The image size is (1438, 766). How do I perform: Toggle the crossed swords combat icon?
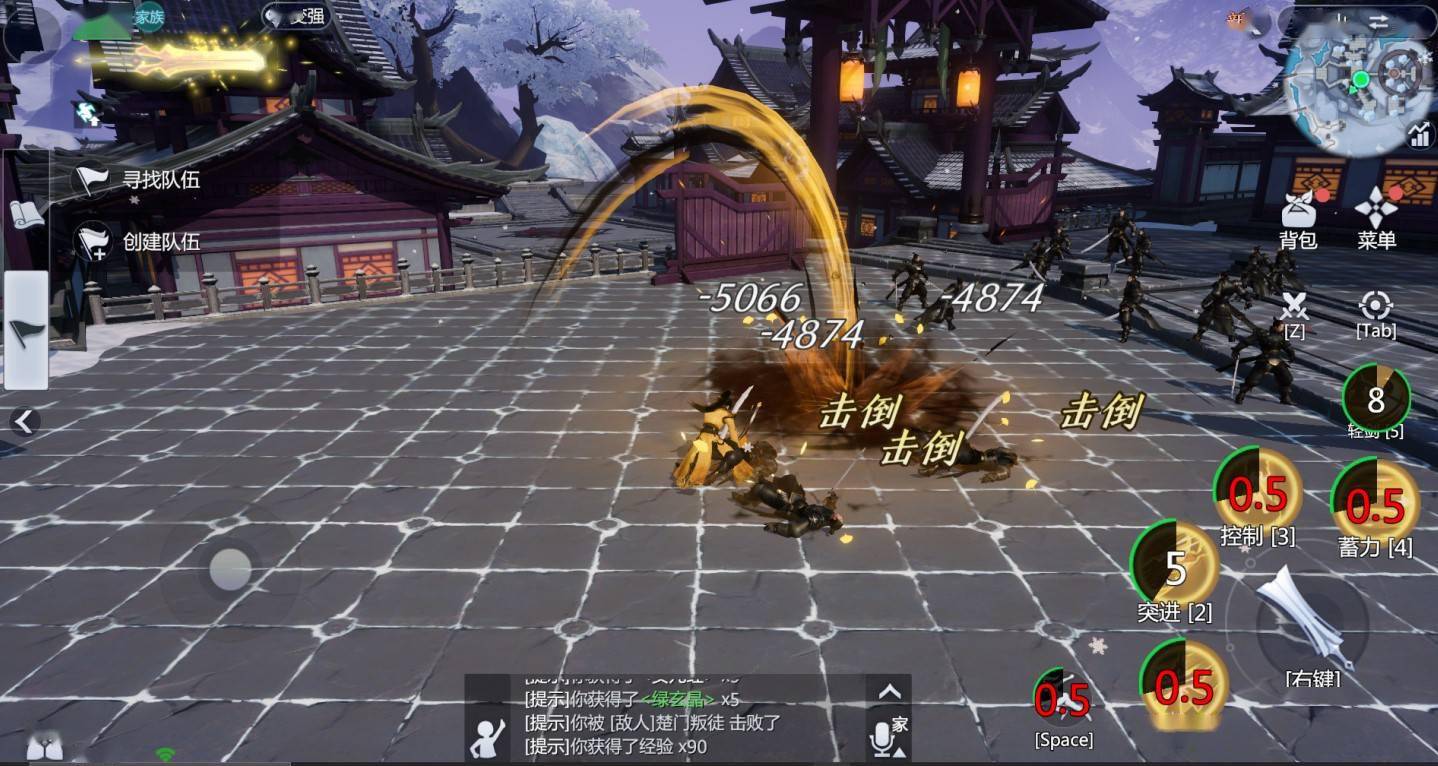tap(1295, 307)
